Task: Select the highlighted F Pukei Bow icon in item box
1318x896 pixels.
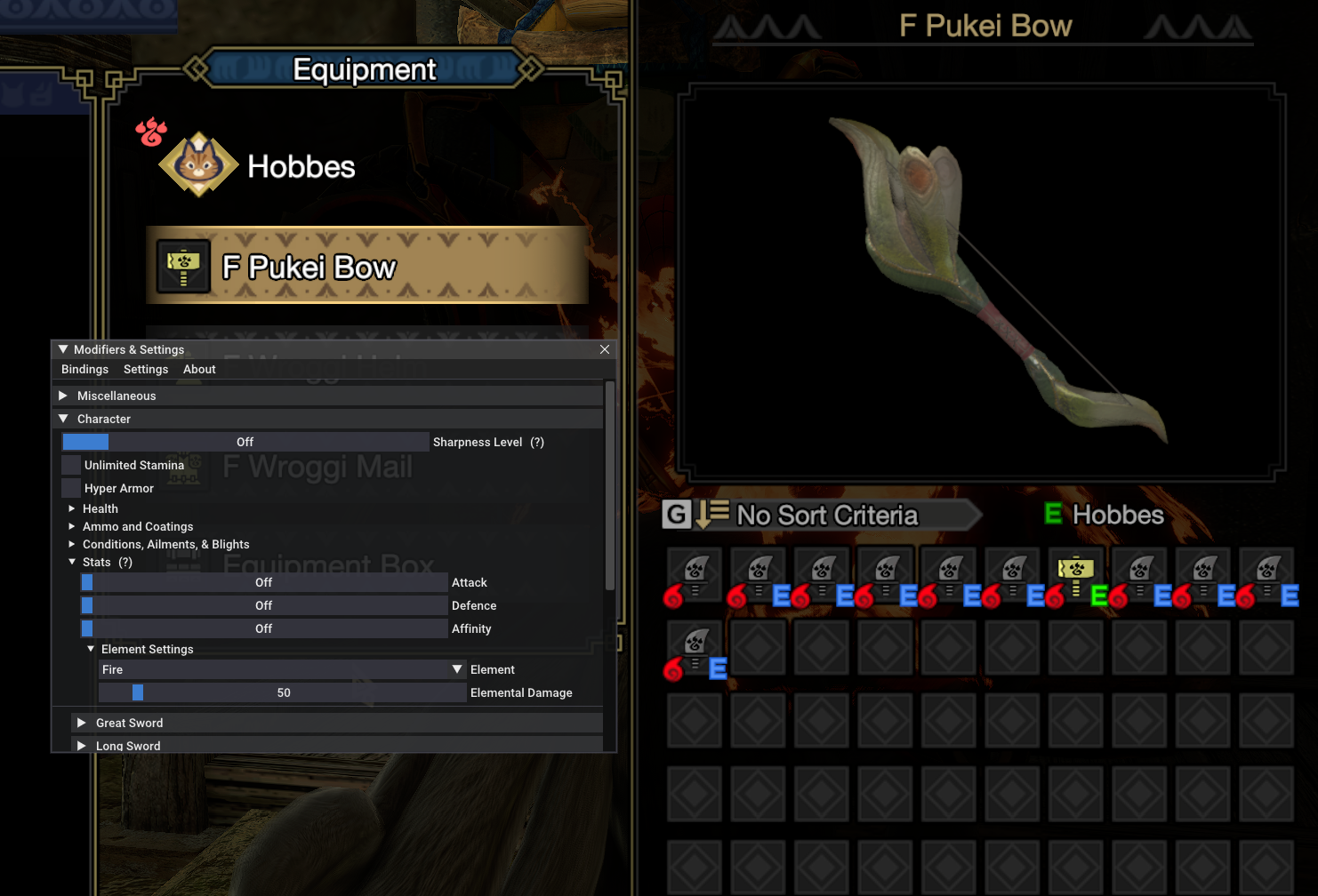Action: coord(1076,573)
